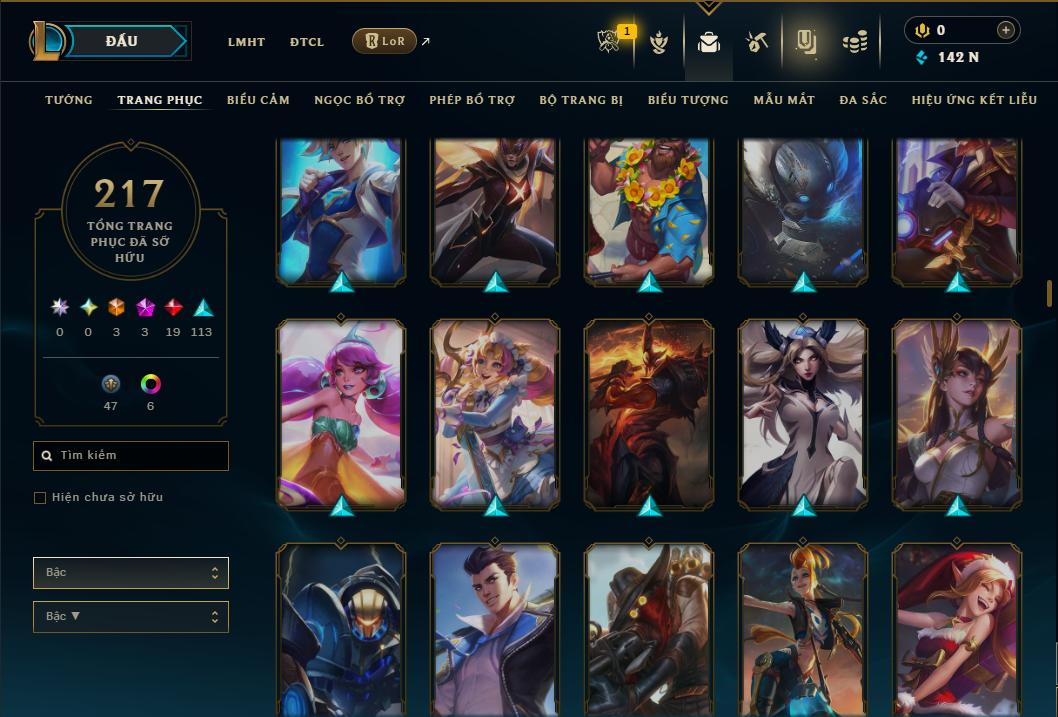Open the store coin stack icon
This screenshot has height=717, width=1058.
click(854, 42)
